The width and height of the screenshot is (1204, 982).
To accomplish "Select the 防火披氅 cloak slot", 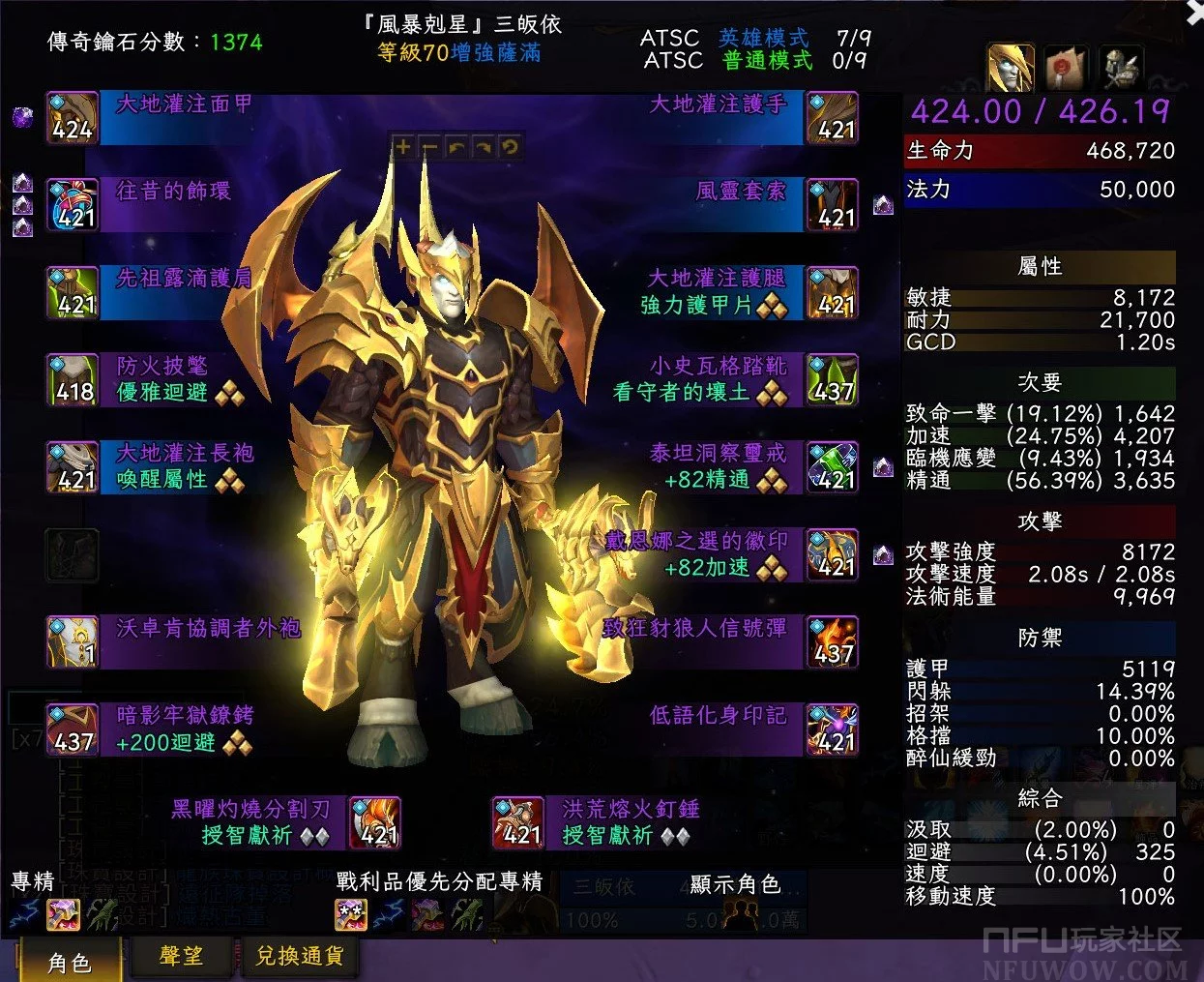I will pyautogui.click(x=73, y=380).
